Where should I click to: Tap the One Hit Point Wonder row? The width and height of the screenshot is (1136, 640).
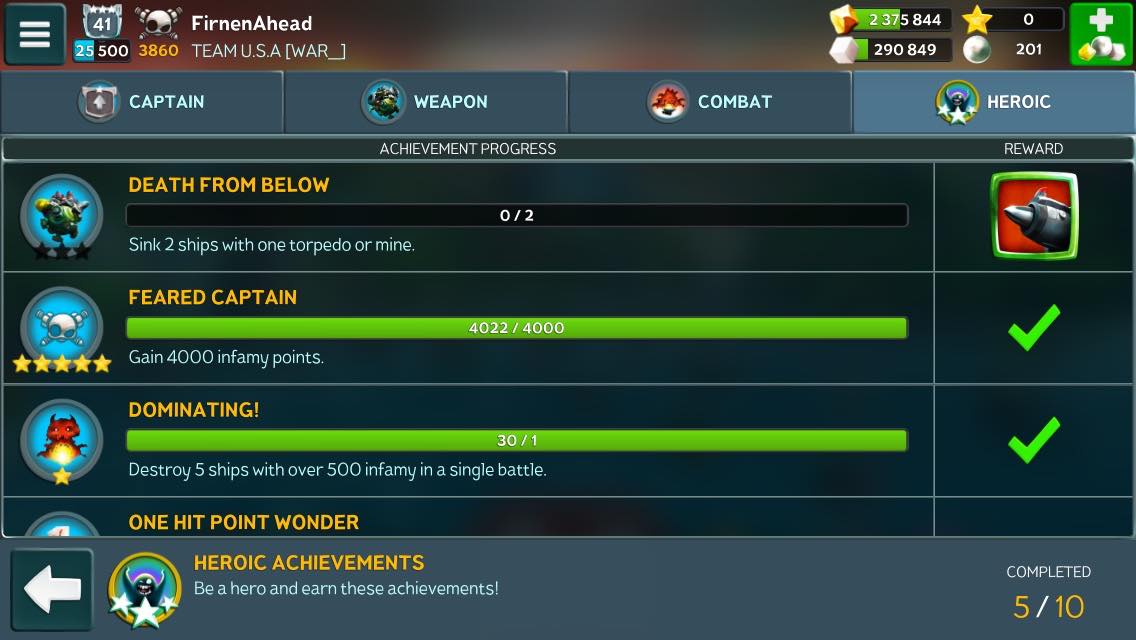click(516, 521)
